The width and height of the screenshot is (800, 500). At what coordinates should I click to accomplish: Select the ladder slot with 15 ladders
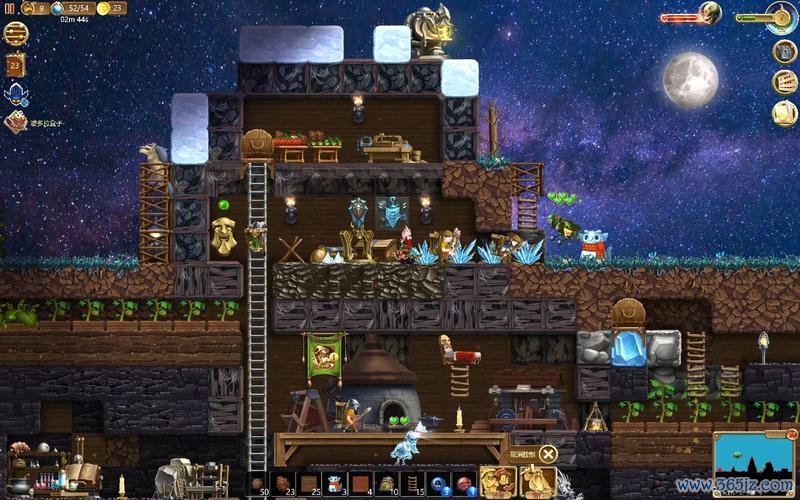[412, 484]
